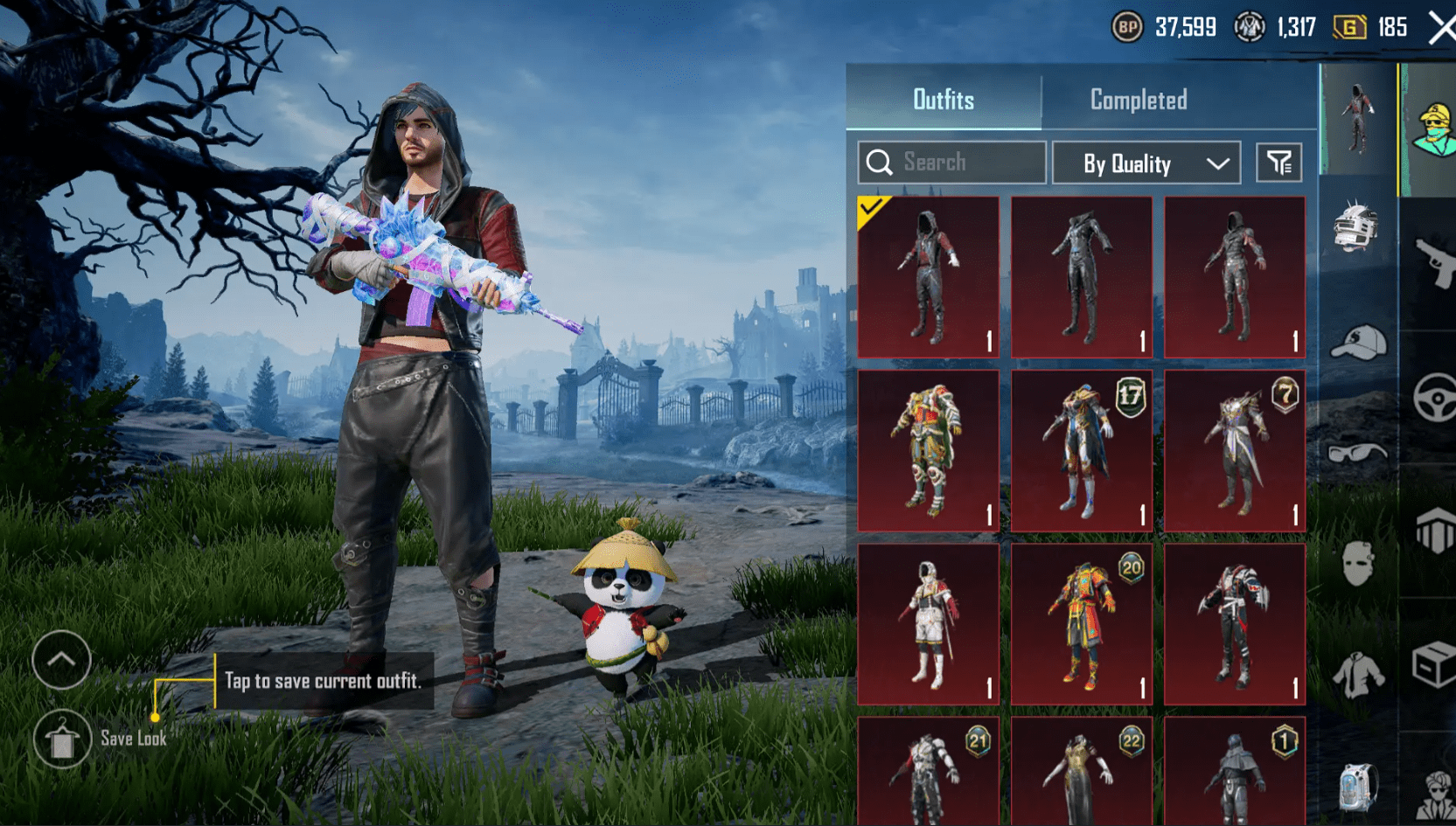Open the By Quality sort dropdown
The image size is (1456, 826).
tap(1146, 163)
